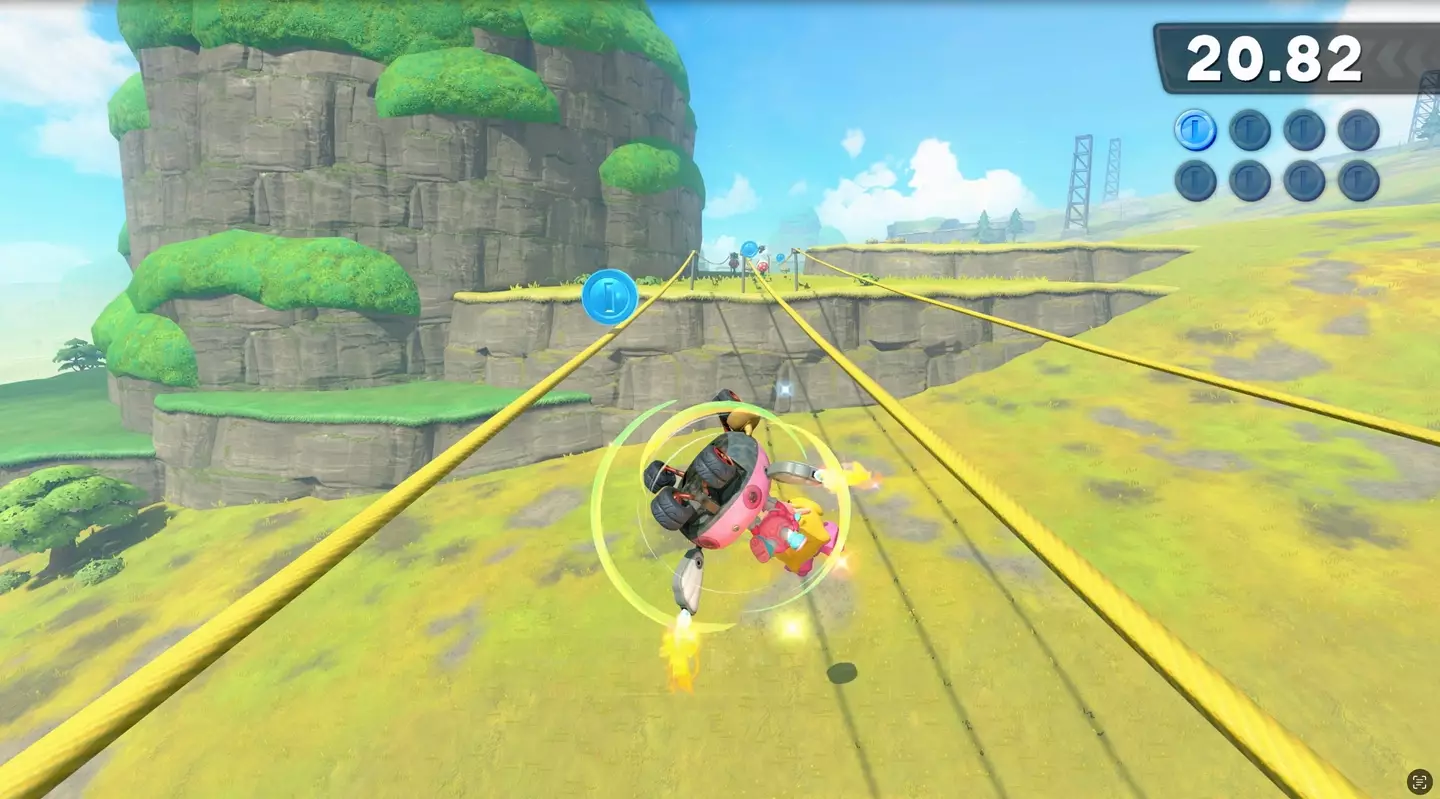Click the sparkle pickup ahead on the track
Viewport: 1440px width, 799px height.
[x=786, y=386]
